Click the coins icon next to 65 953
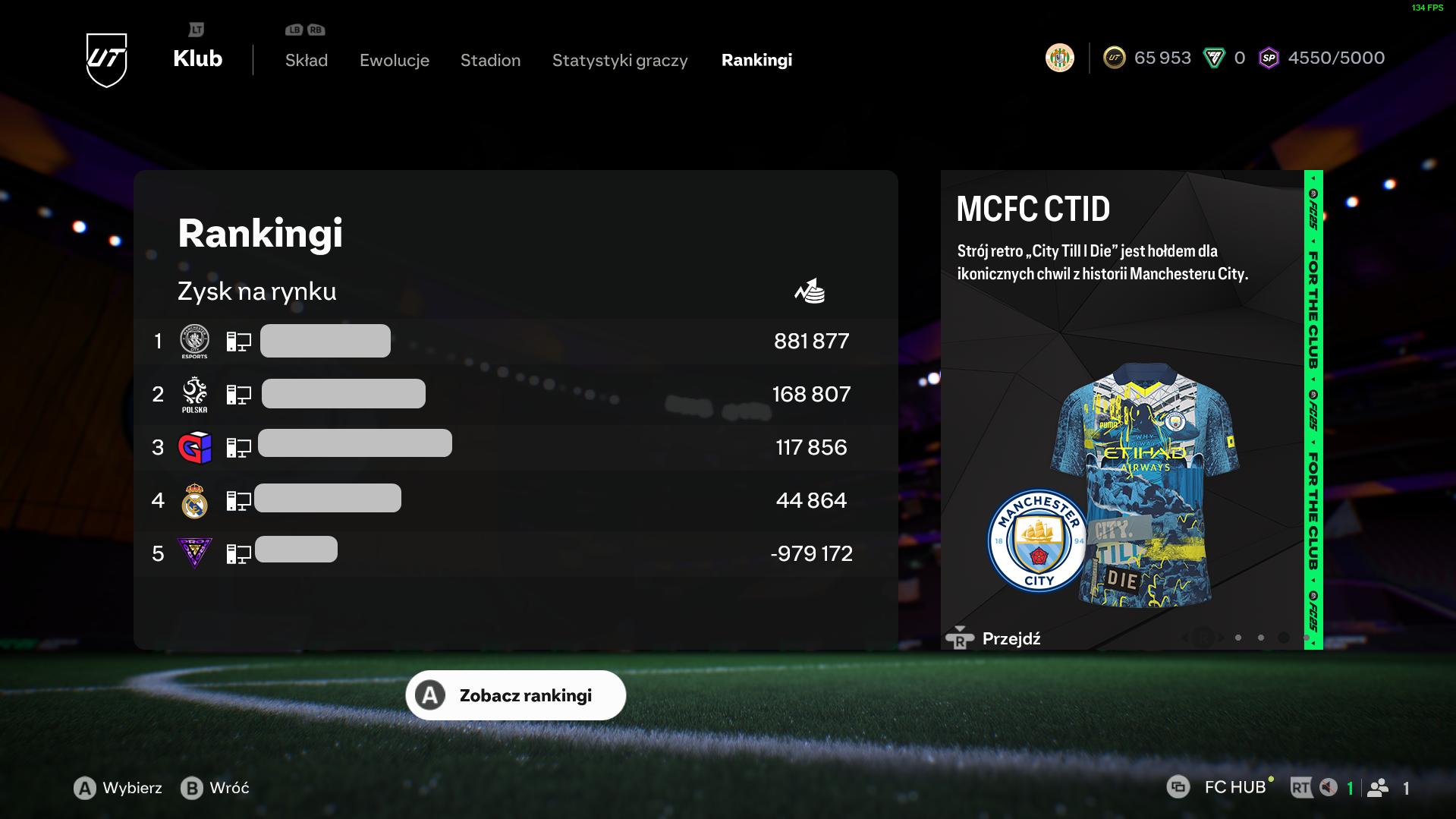 [x=1114, y=57]
